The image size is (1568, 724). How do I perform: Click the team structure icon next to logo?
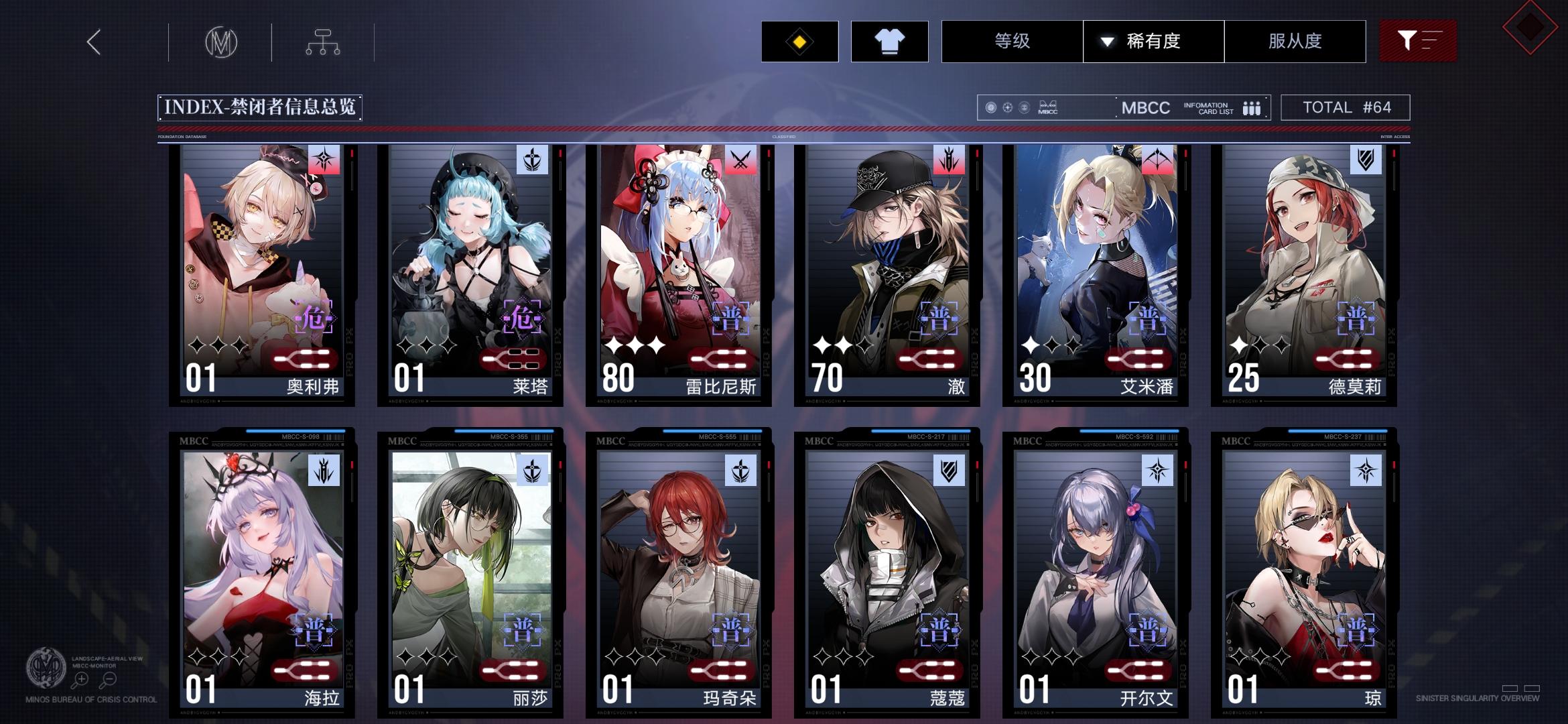(x=324, y=42)
